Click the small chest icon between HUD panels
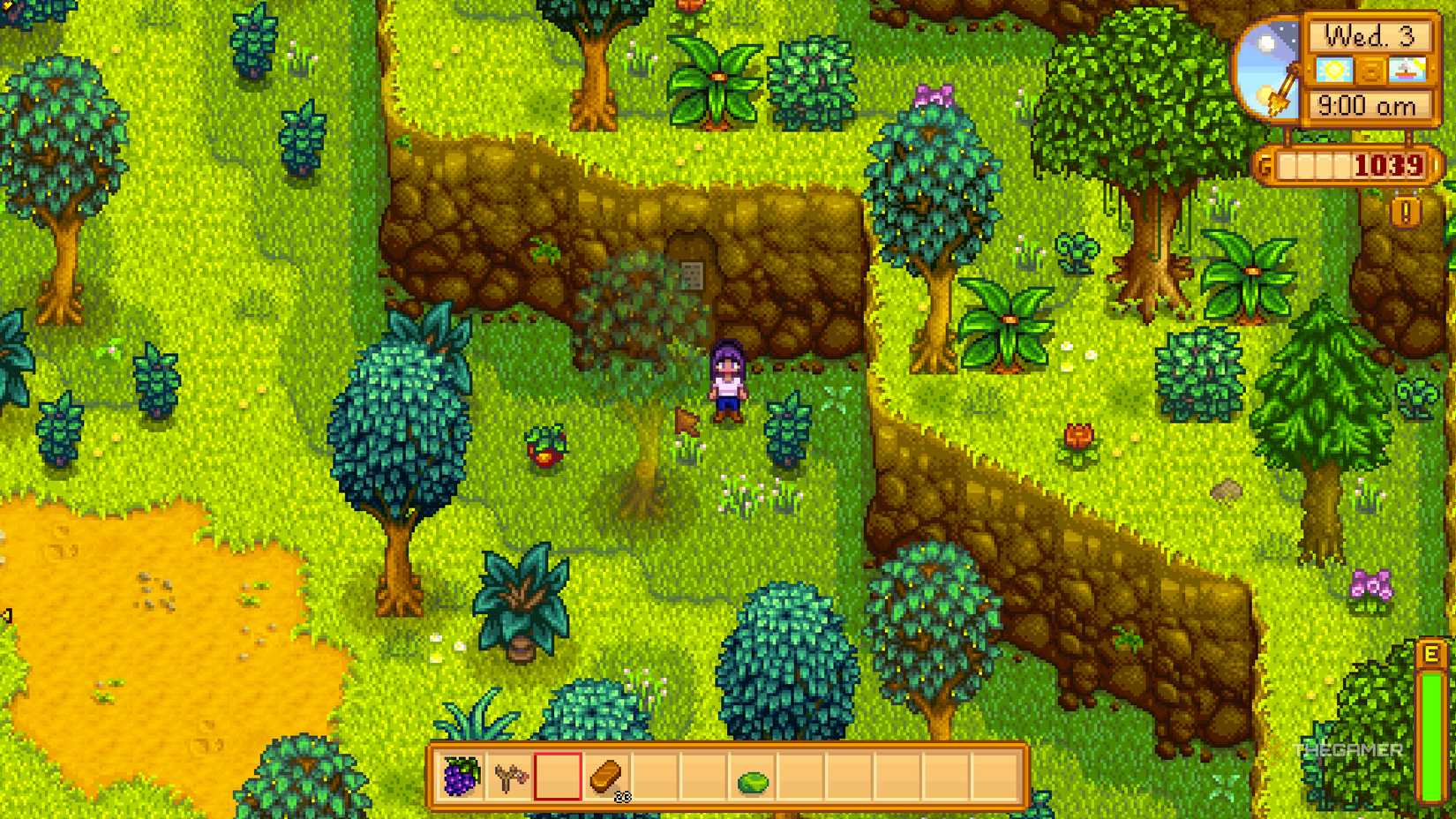 point(1372,69)
